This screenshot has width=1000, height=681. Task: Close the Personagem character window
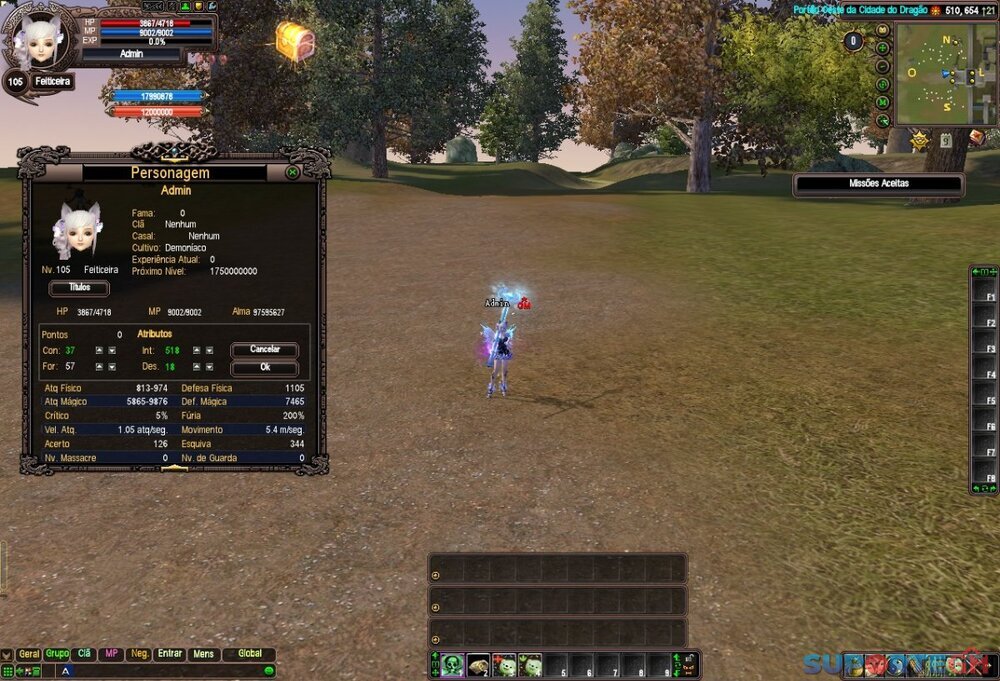(292, 172)
